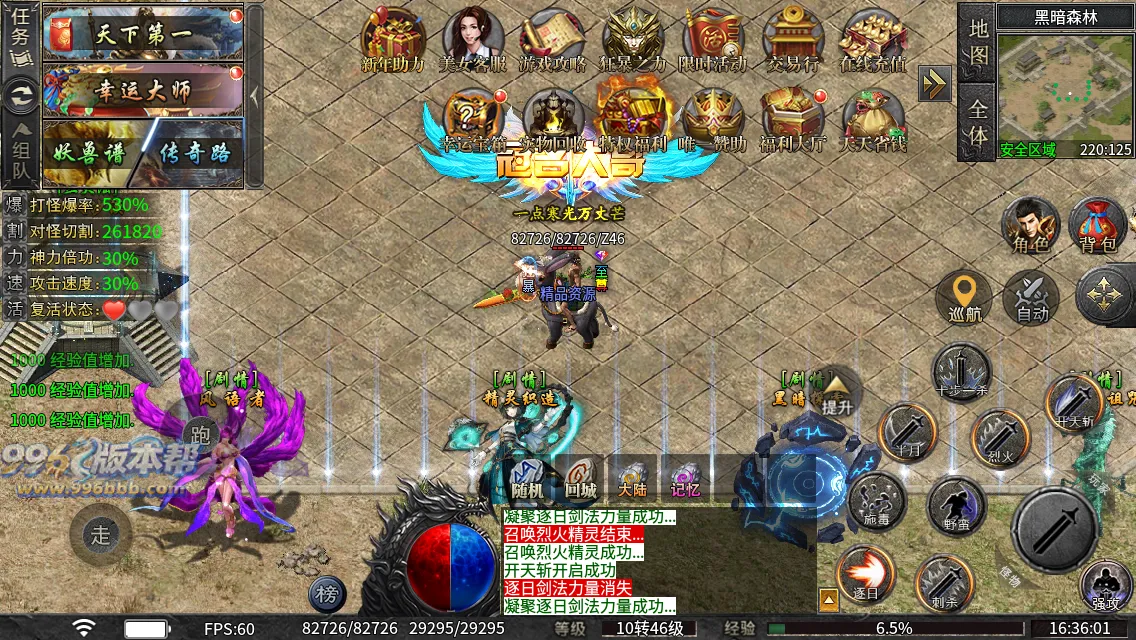Open the 交易行 trading house
The height and width of the screenshot is (640, 1136).
[x=792, y=40]
